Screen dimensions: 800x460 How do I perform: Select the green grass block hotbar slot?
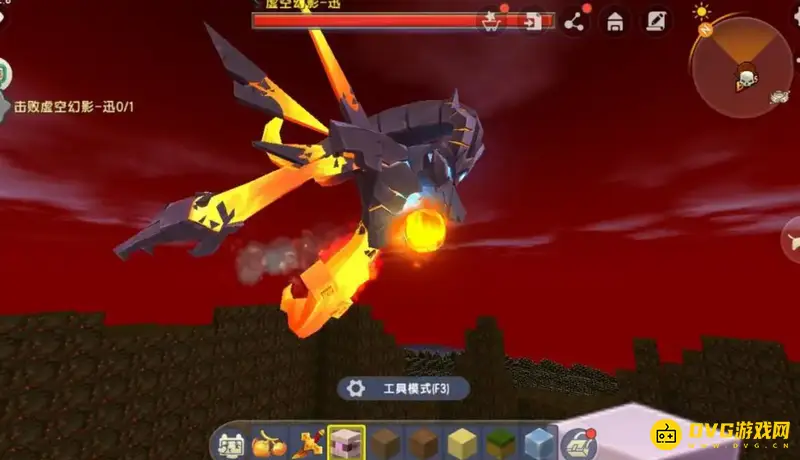tap(498, 442)
